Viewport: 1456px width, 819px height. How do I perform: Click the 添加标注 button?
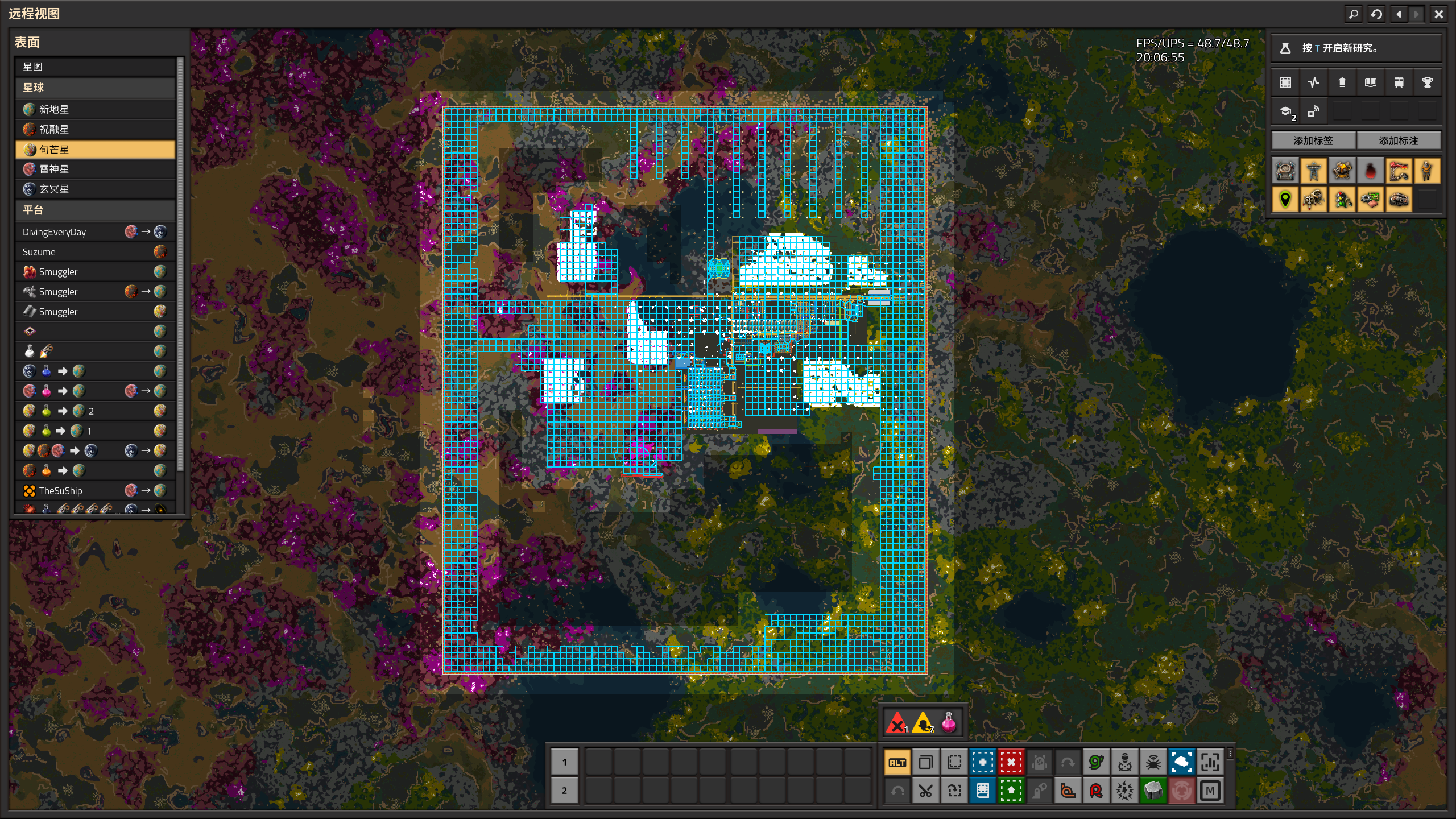point(1399,140)
